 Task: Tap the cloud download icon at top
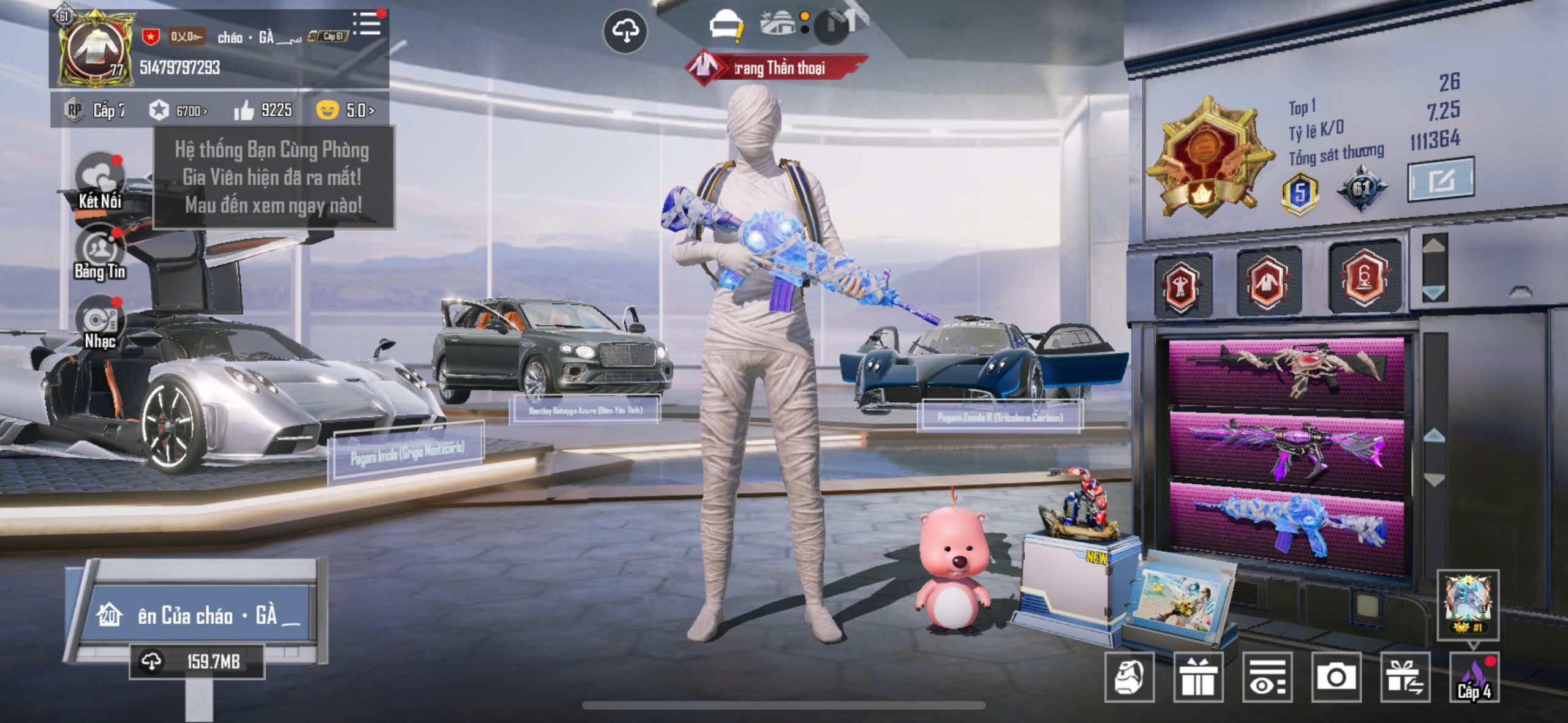point(625,31)
